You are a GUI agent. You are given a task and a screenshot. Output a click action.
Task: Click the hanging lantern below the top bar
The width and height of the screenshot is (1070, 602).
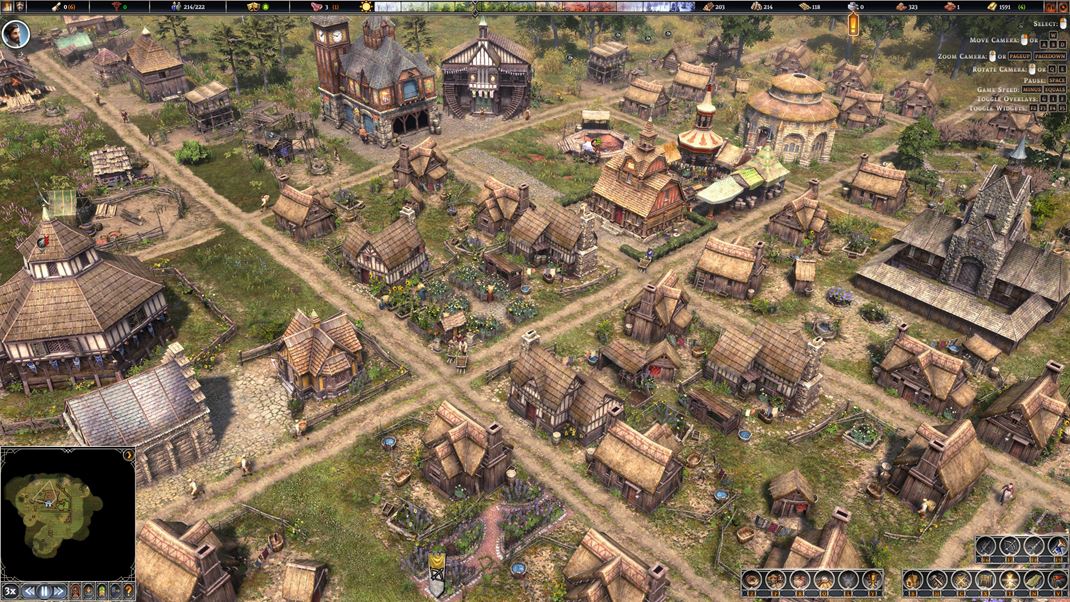click(854, 24)
